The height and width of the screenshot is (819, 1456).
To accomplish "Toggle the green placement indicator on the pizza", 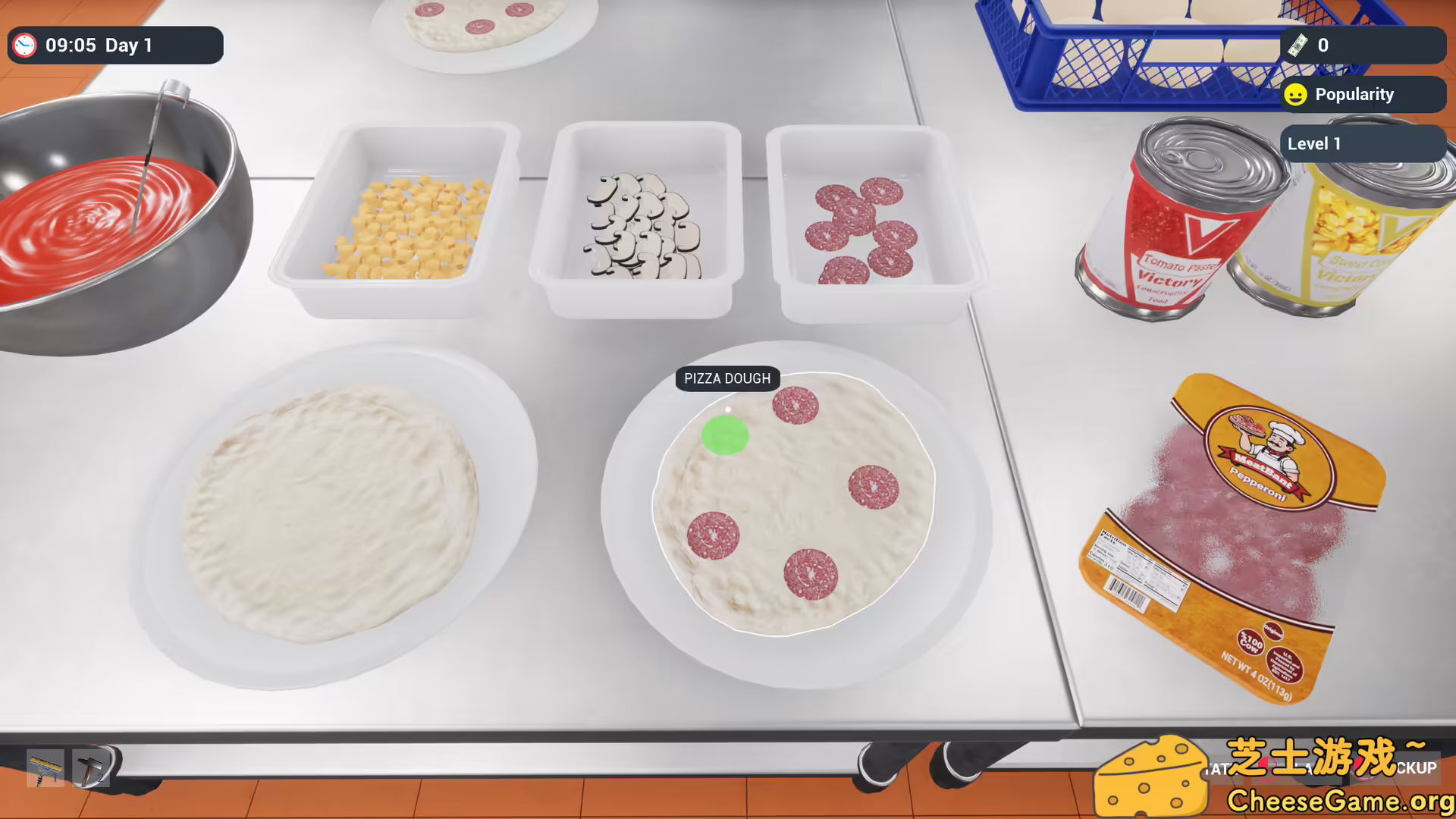I will (725, 435).
